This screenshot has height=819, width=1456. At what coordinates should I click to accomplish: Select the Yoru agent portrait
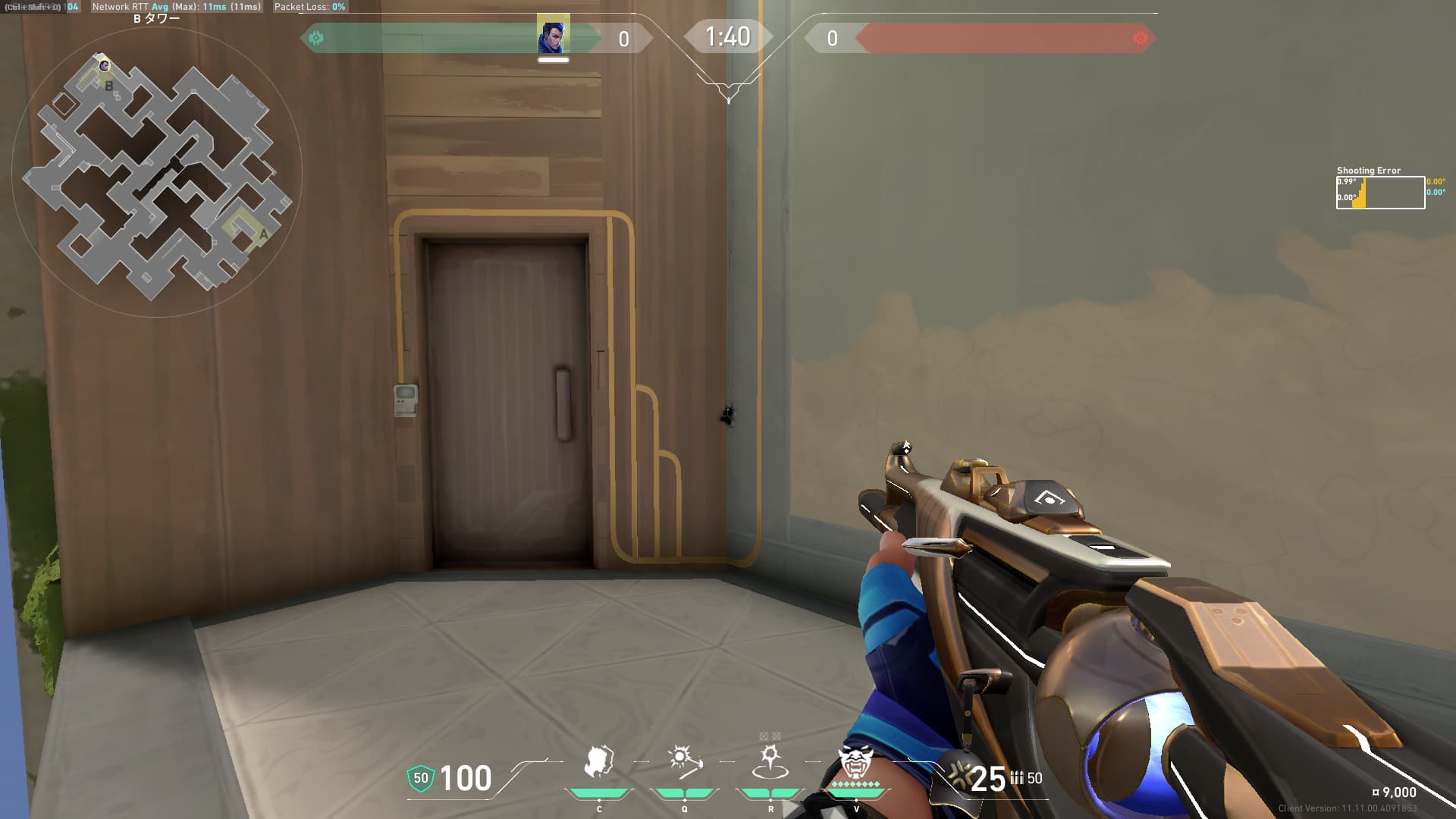point(553,35)
